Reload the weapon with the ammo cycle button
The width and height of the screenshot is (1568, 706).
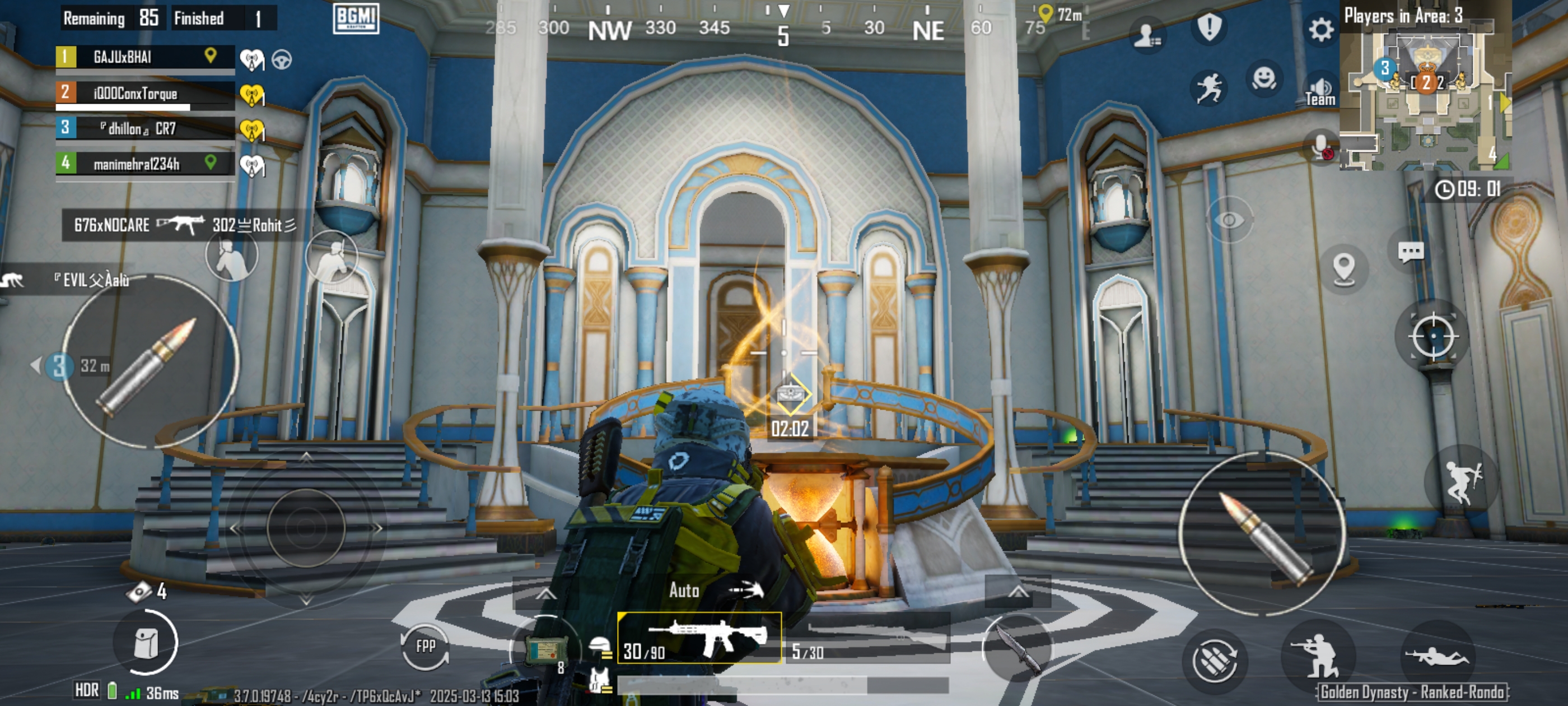pos(1214,660)
